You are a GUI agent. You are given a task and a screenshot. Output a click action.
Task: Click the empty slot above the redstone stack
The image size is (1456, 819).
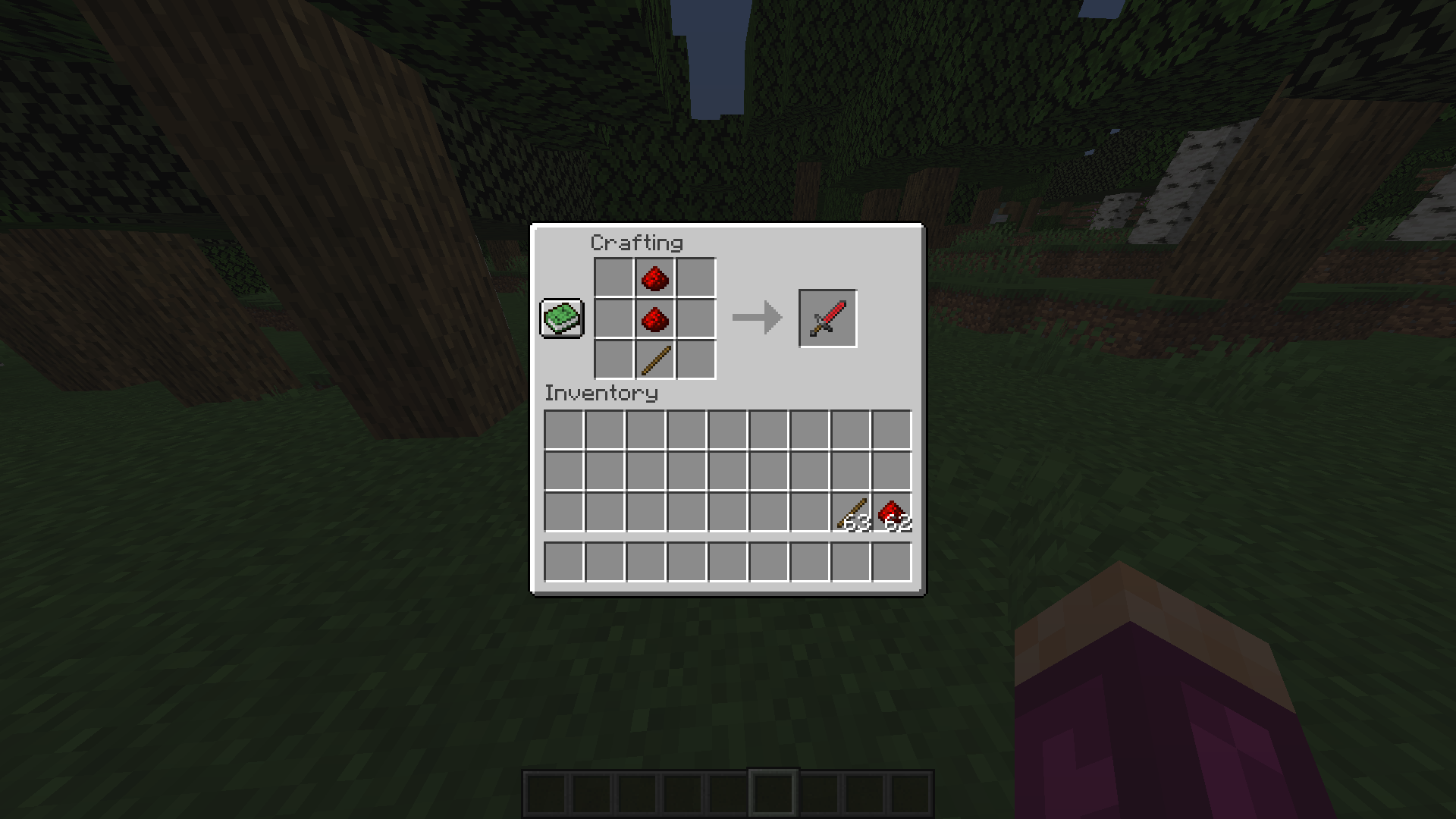pos(892,471)
